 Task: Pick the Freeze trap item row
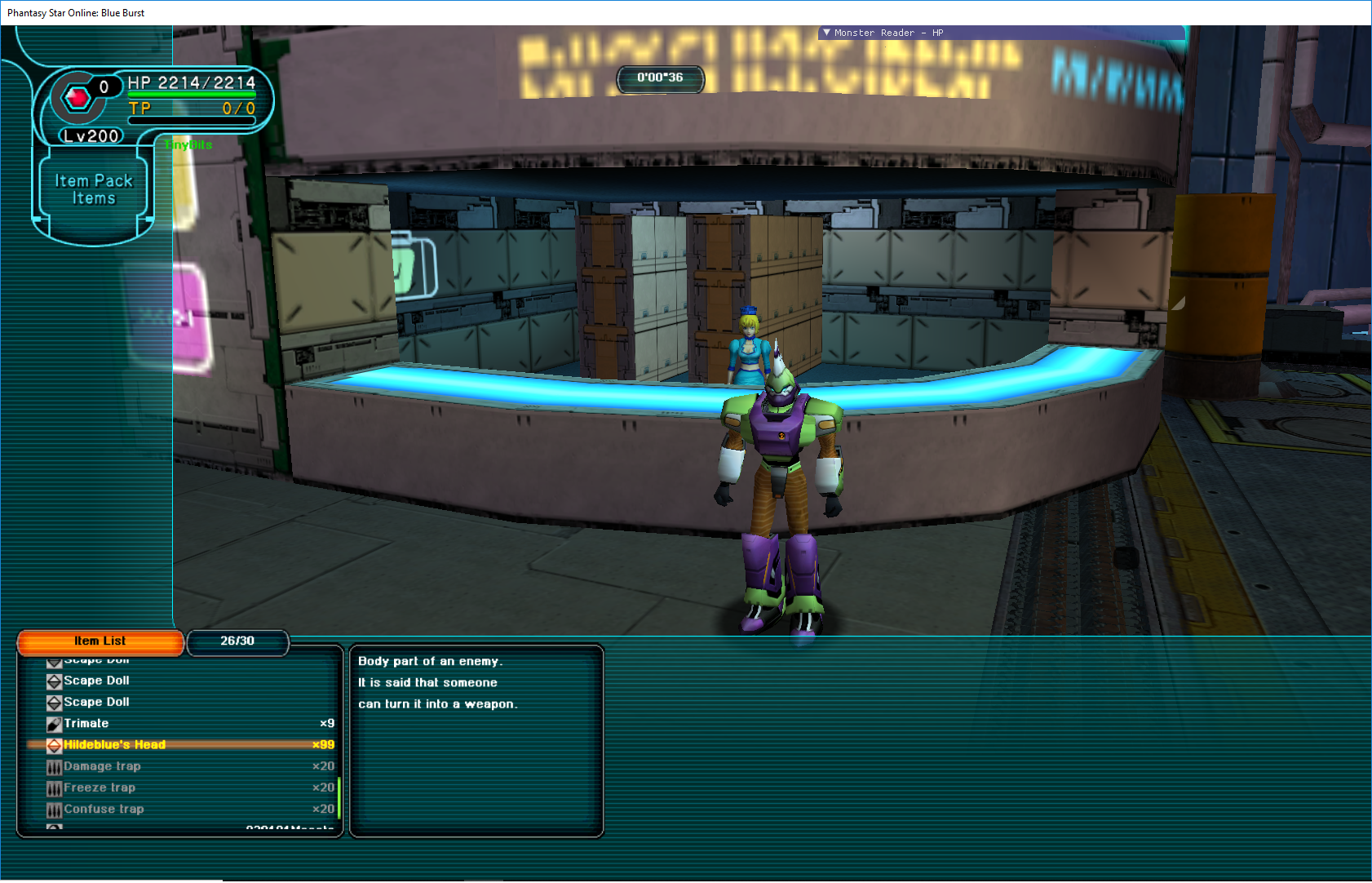[x=100, y=788]
